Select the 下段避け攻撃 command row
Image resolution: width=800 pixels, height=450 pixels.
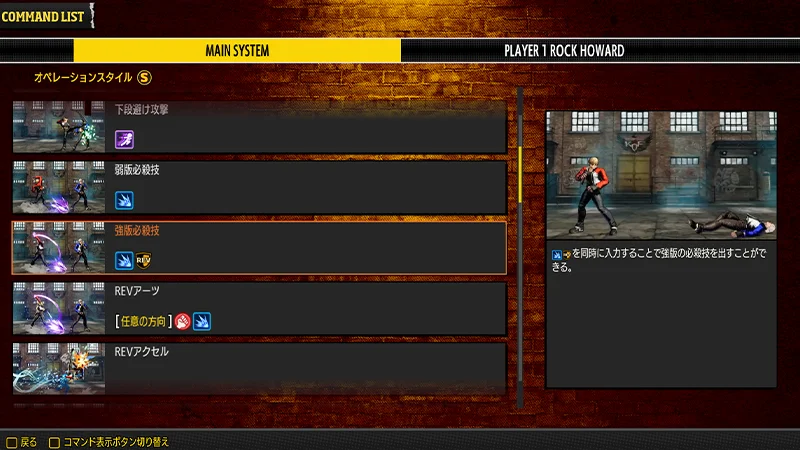point(259,125)
